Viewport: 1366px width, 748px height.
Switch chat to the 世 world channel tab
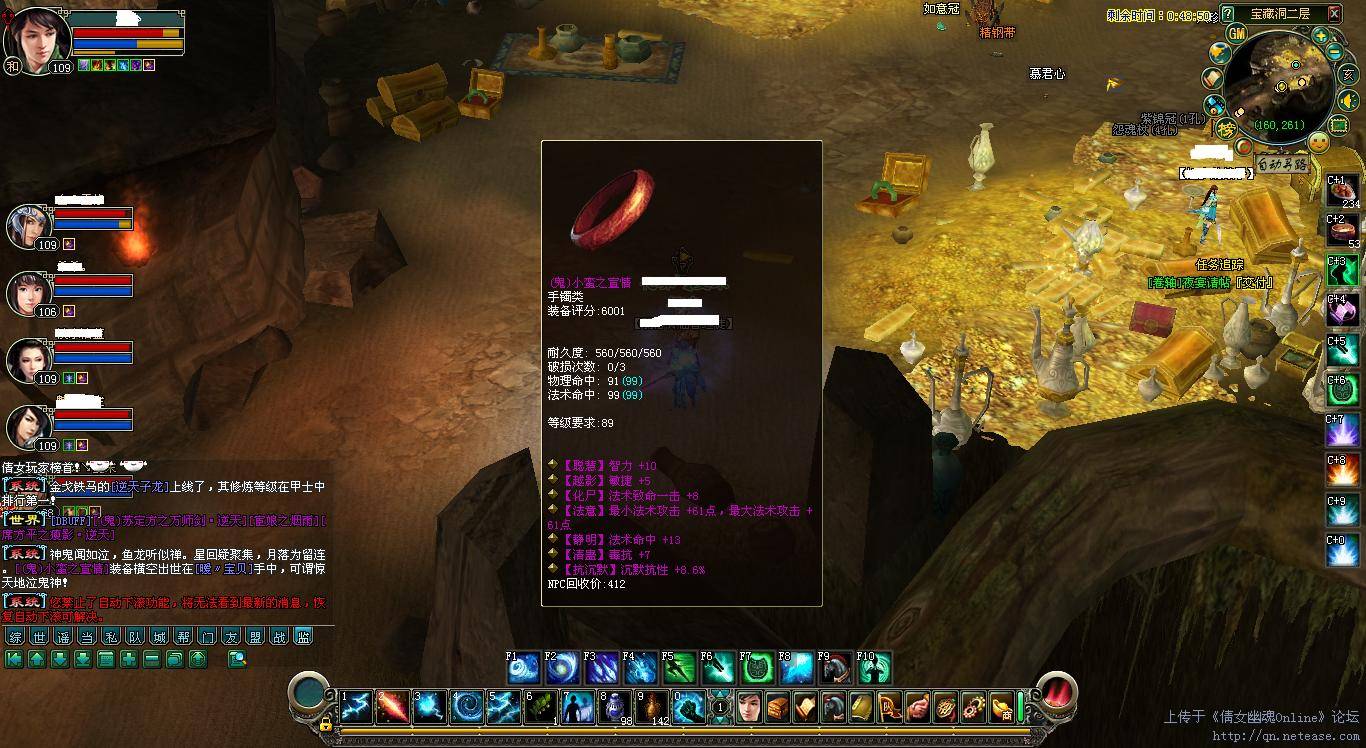(x=39, y=637)
